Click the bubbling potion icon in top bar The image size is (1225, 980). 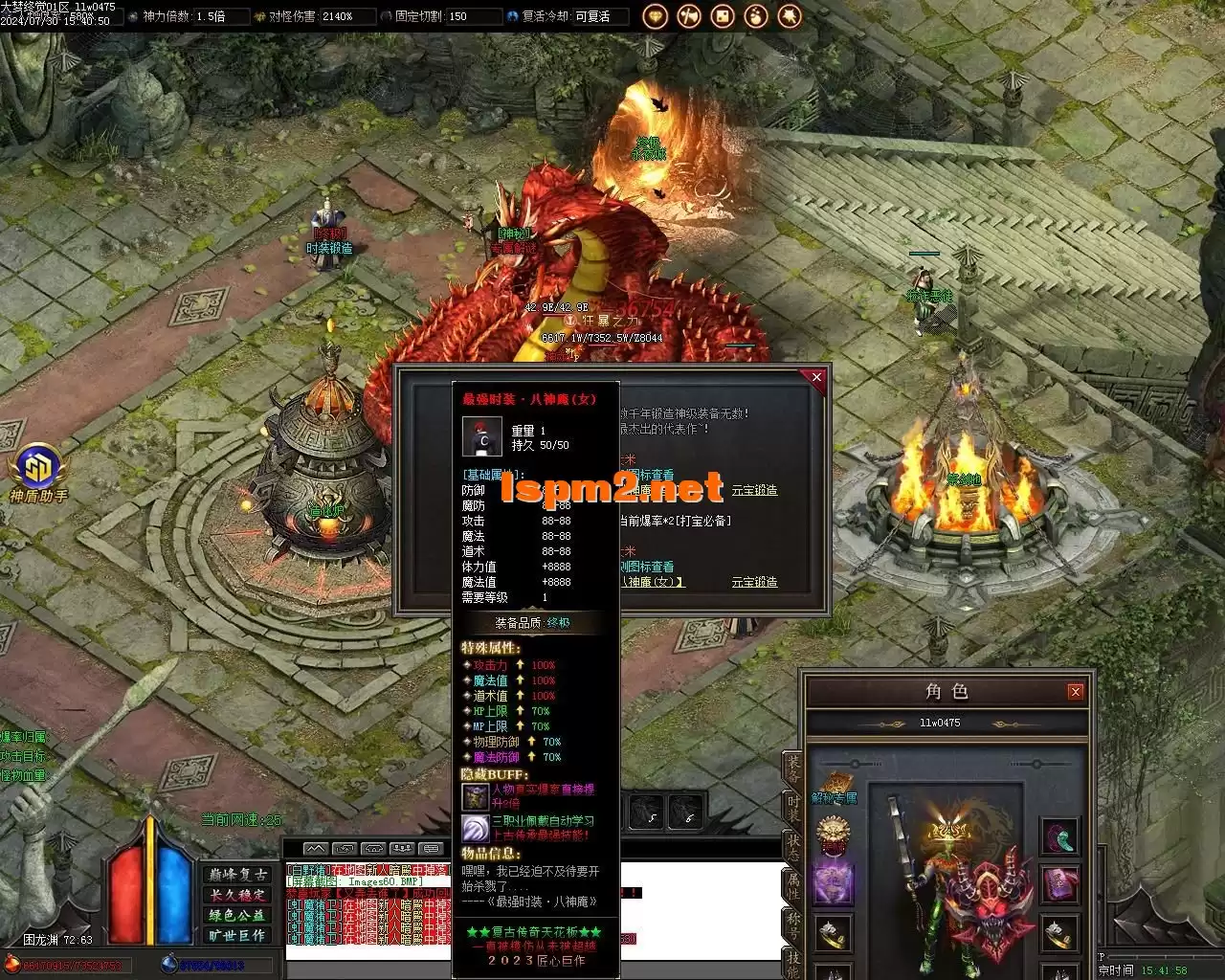click(756, 16)
